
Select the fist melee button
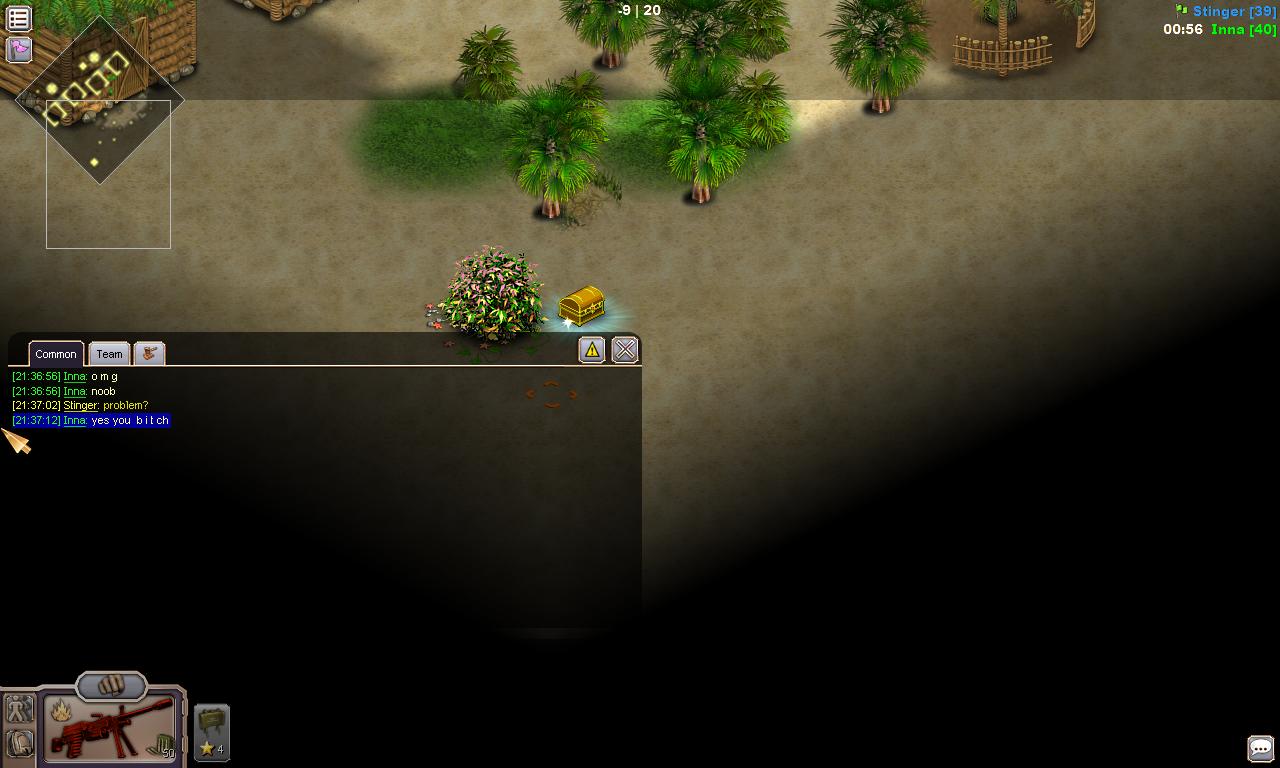click(x=111, y=686)
